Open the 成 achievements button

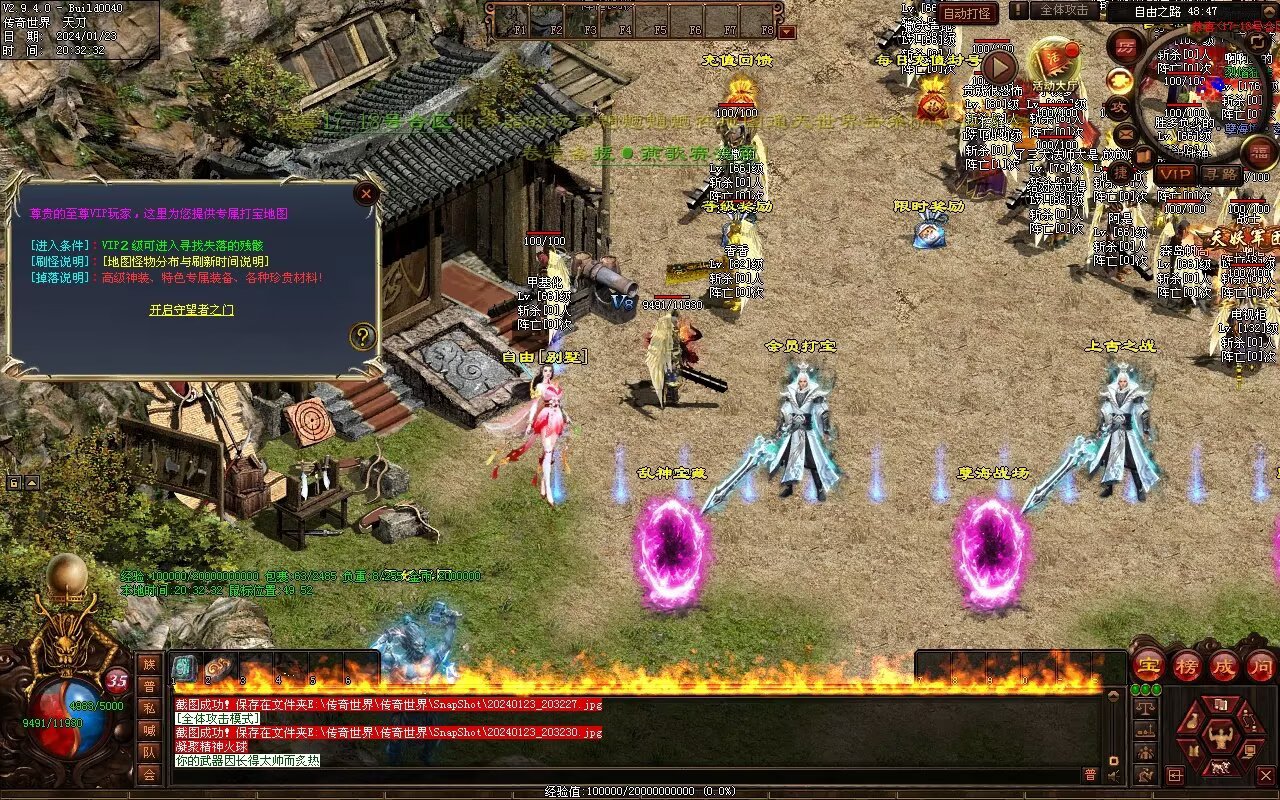tap(1223, 666)
